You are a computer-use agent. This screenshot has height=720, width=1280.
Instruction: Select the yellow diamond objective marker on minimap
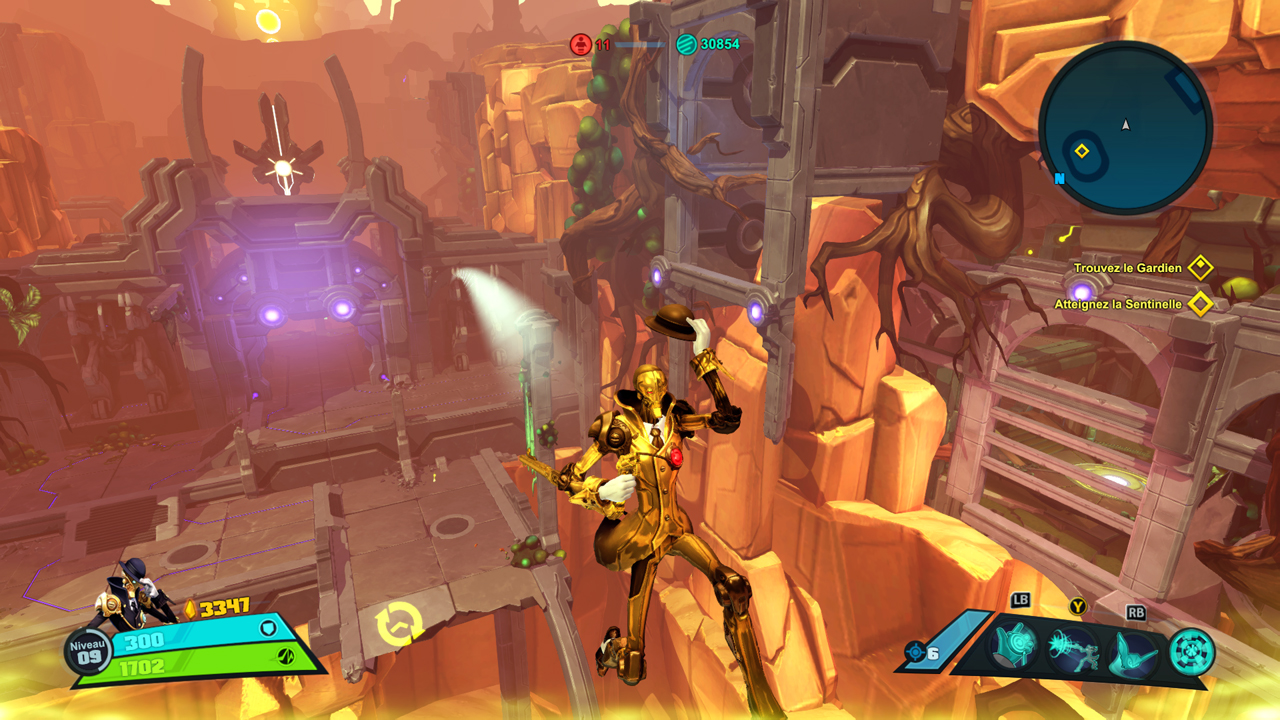point(1081,151)
